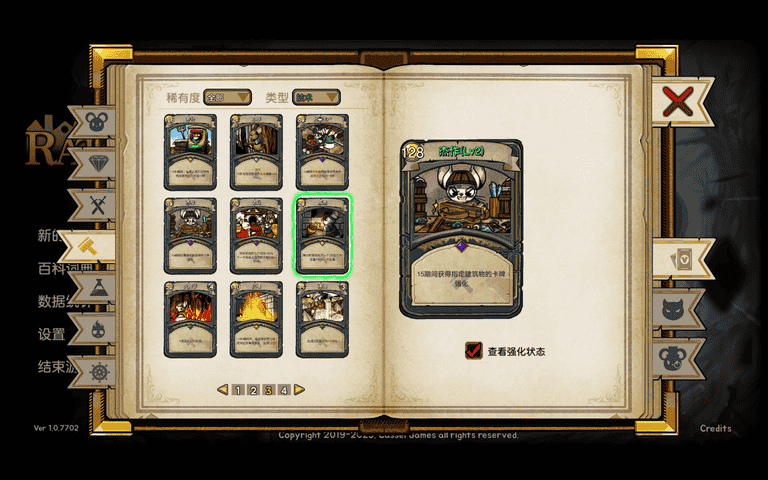
Task: Switch to the diamond bookmark tab
Action: pos(96,163)
